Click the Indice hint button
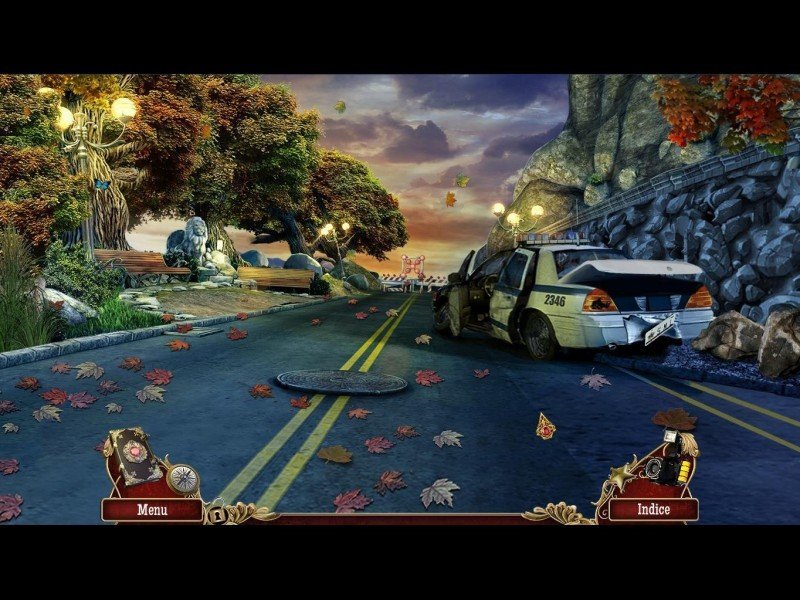Viewport: 800px width, 600px height. click(653, 510)
